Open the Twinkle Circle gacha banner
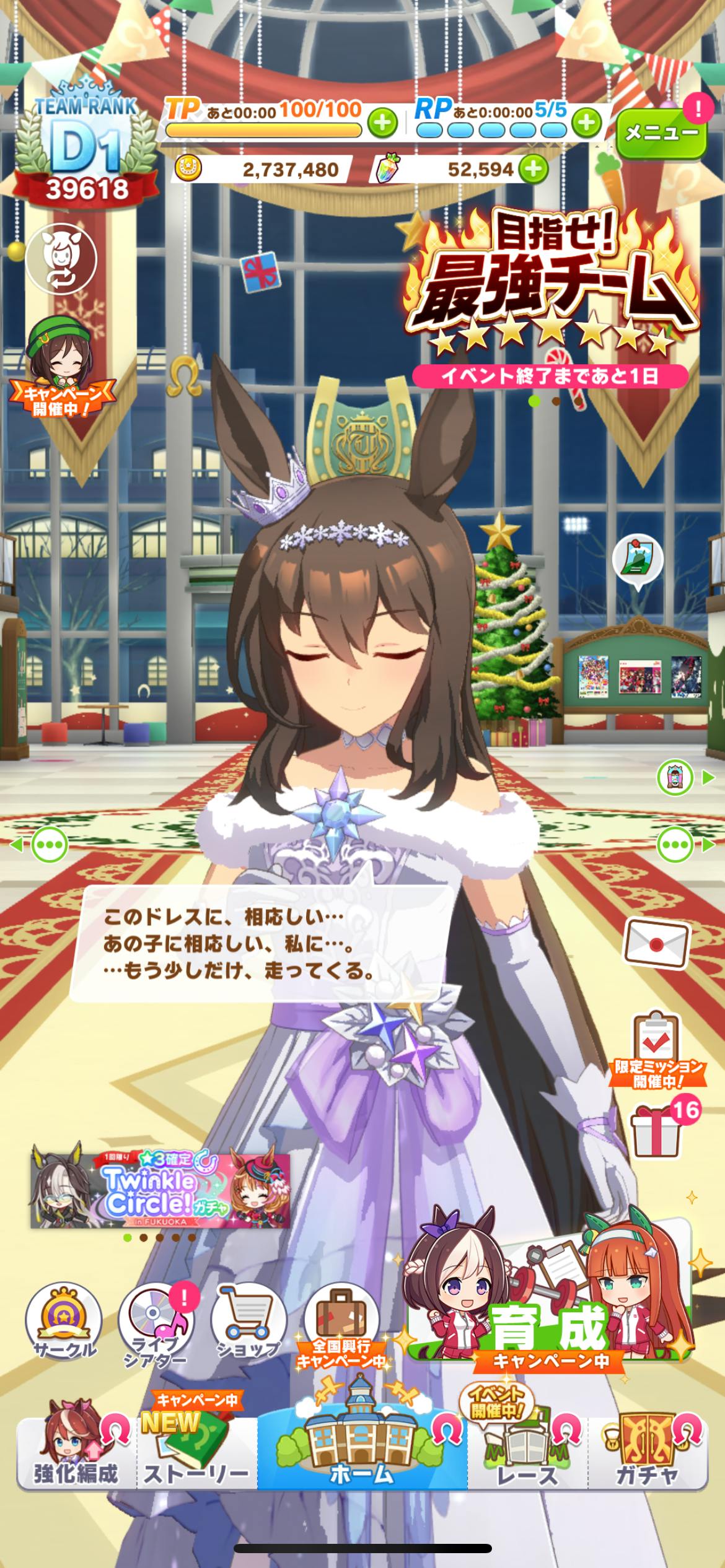Viewport: 725px width, 1568px height. (160, 1190)
